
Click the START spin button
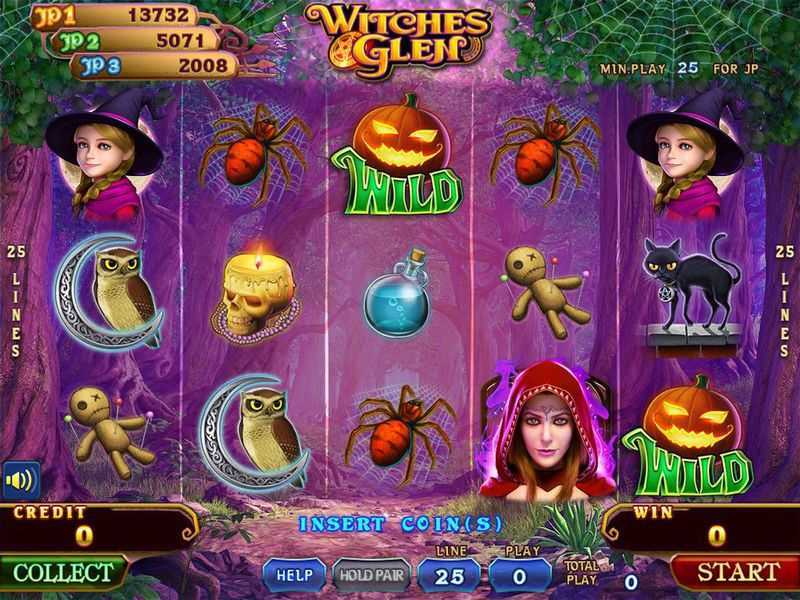tap(737, 572)
